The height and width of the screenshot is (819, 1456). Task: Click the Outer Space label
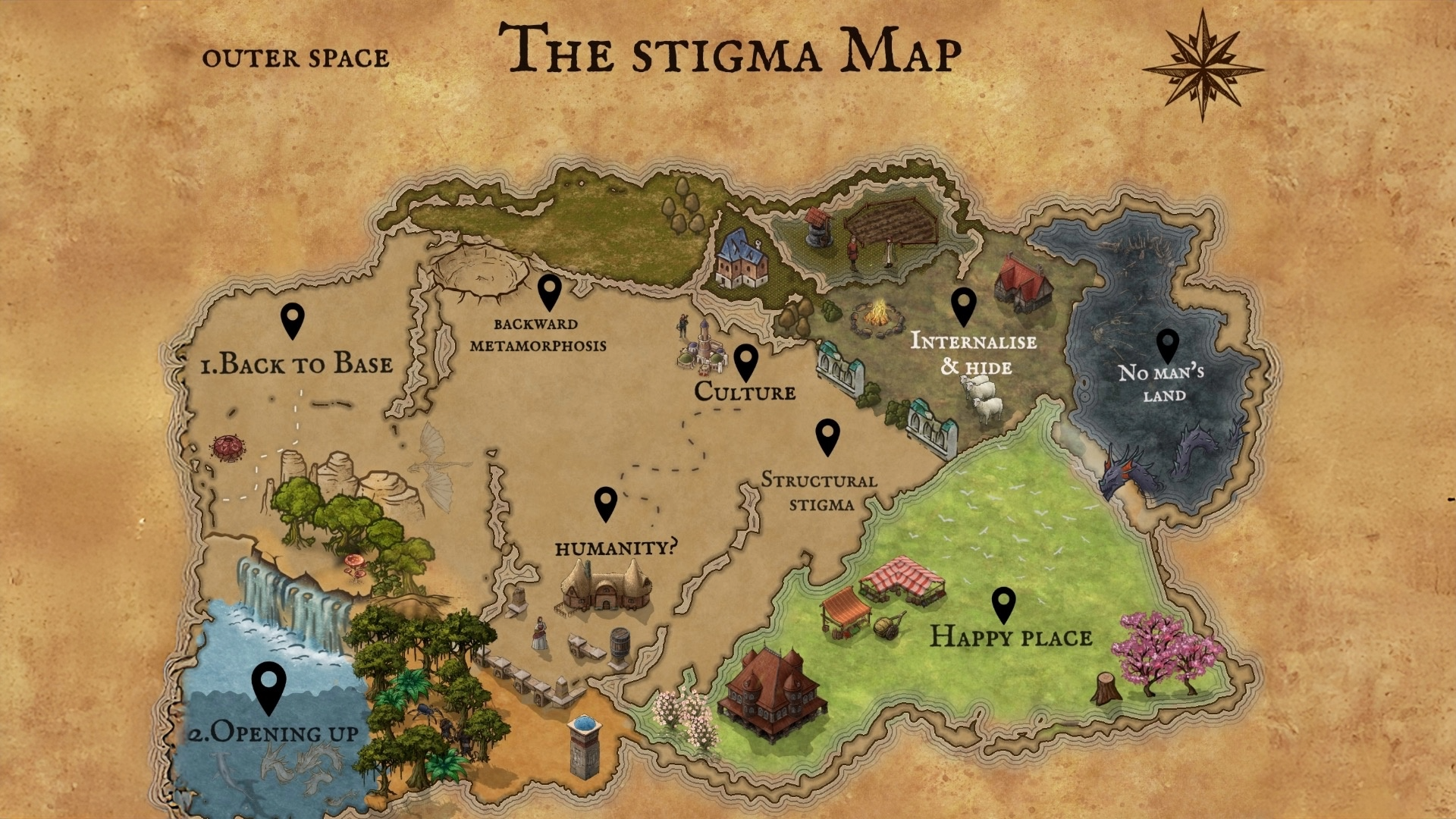296,58
